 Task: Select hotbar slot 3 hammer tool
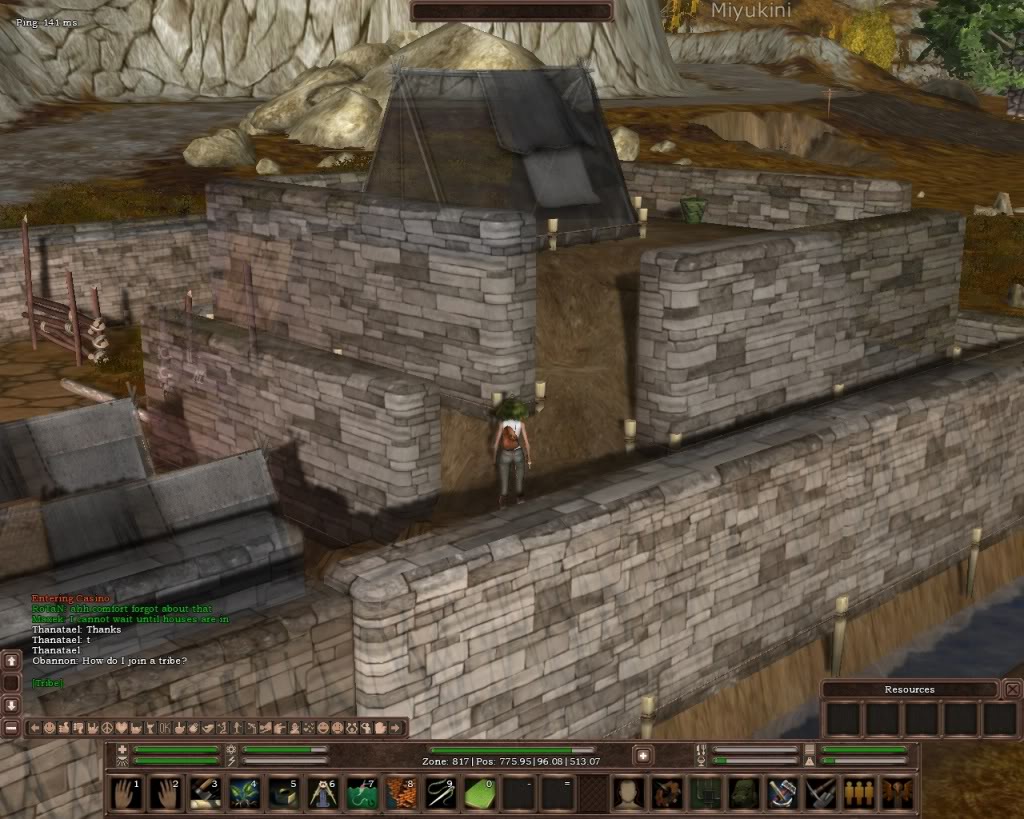206,793
